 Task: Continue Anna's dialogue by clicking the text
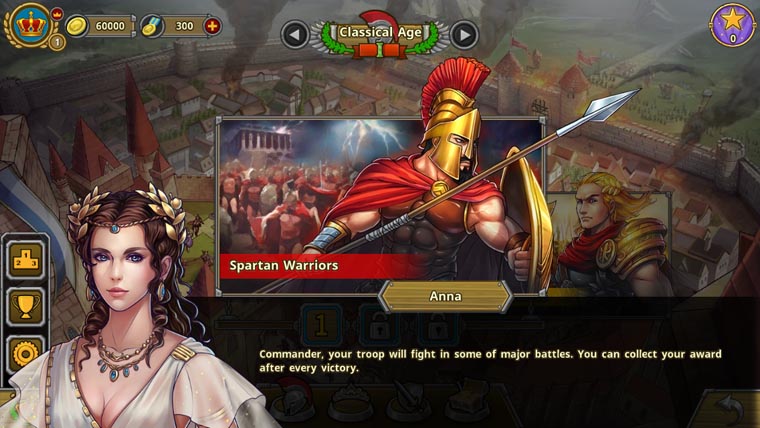[490, 361]
